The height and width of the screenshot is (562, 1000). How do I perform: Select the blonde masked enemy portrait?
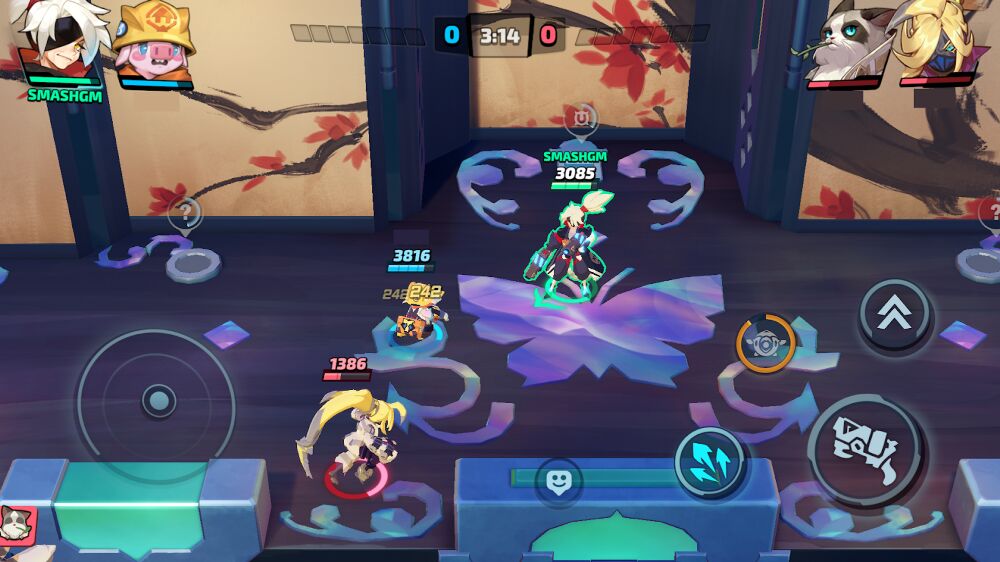coord(937,42)
